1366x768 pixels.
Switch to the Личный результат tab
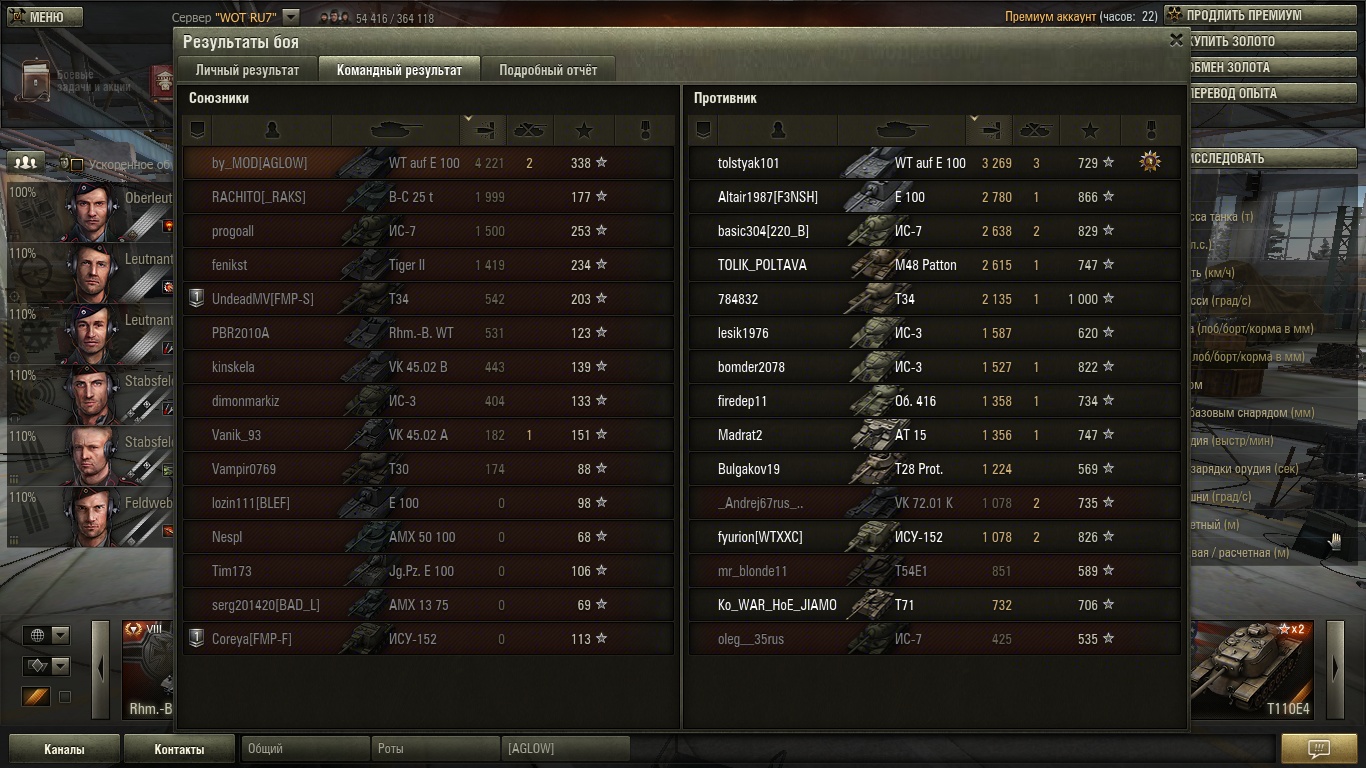pos(247,70)
